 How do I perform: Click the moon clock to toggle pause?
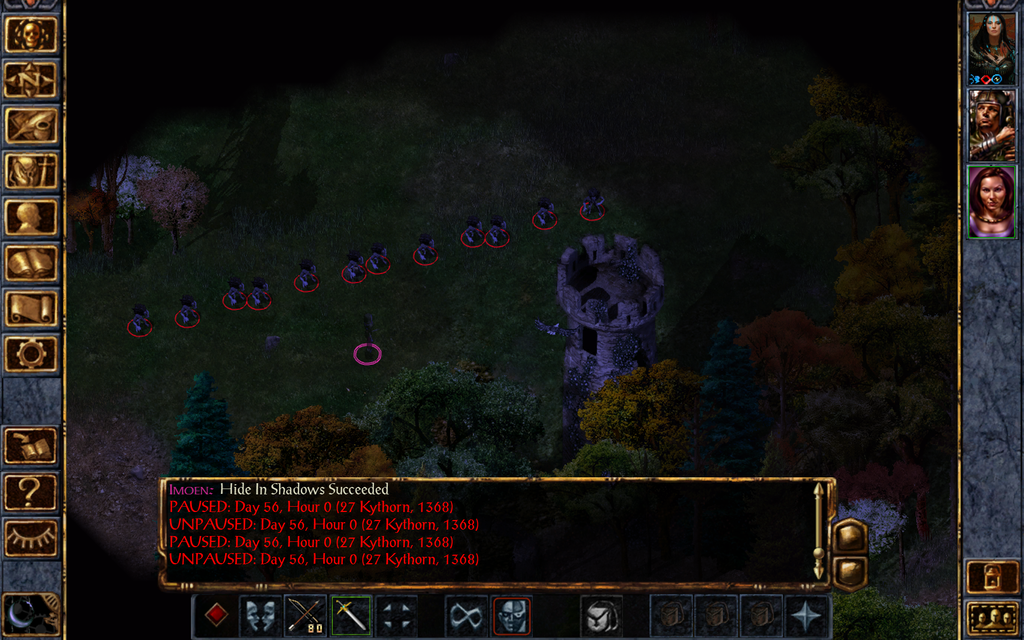tap(31, 613)
